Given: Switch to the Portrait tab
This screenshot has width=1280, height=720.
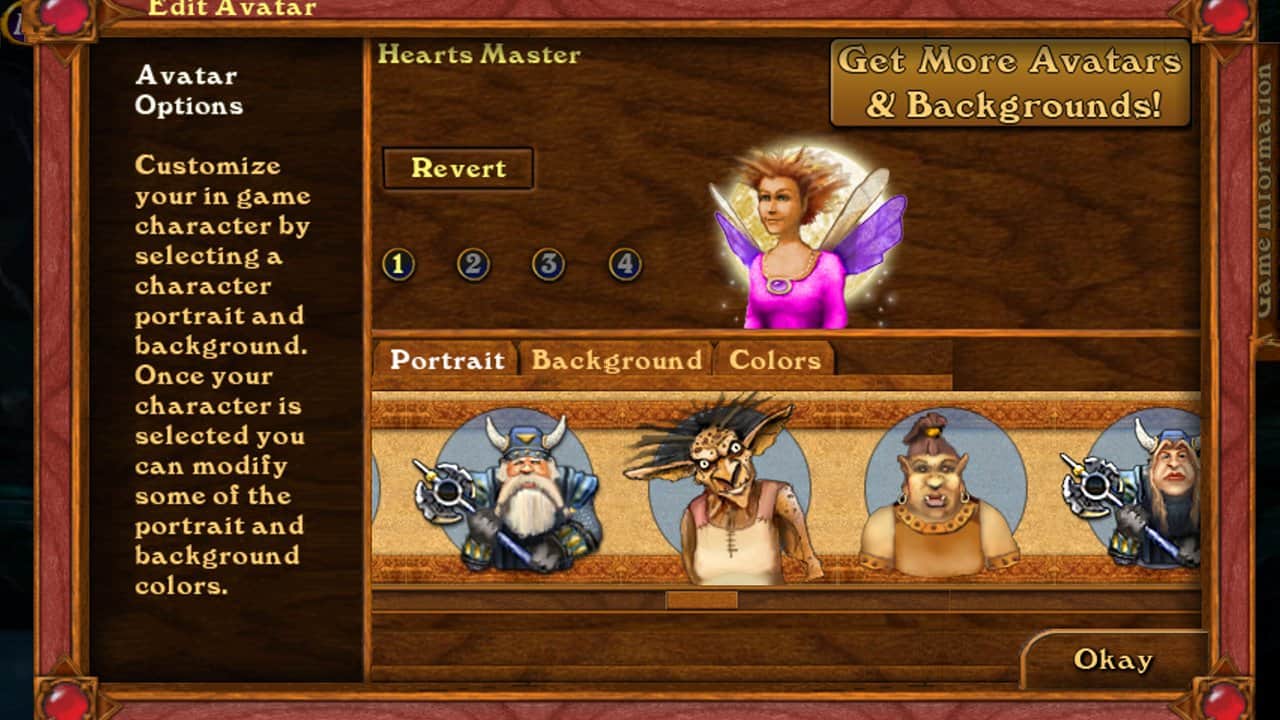Looking at the screenshot, I should click(x=446, y=360).
